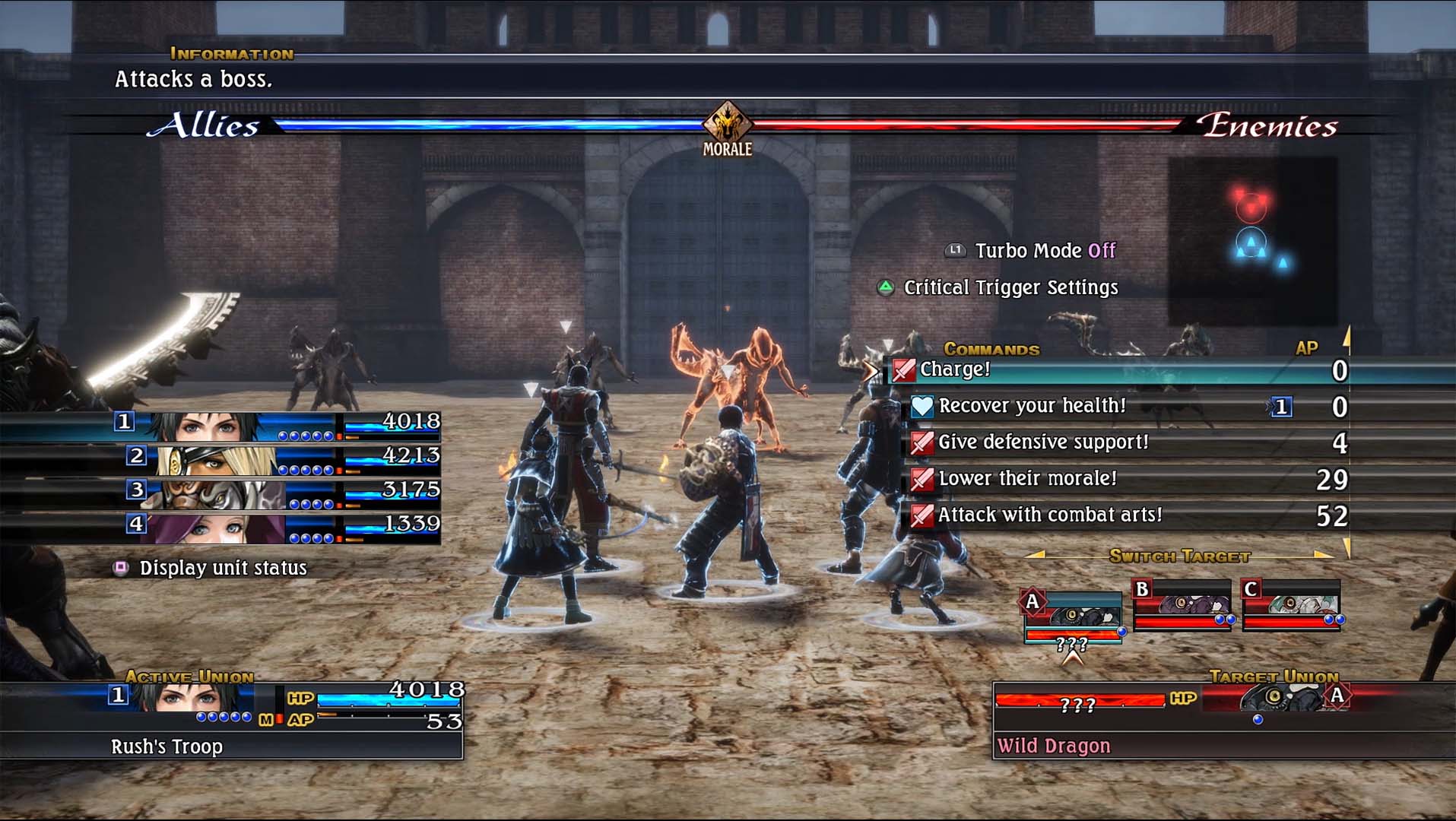The image size is (1456, 821).
Task: Click the Morale crest icon at top center
Action: (x=728, y=122)
